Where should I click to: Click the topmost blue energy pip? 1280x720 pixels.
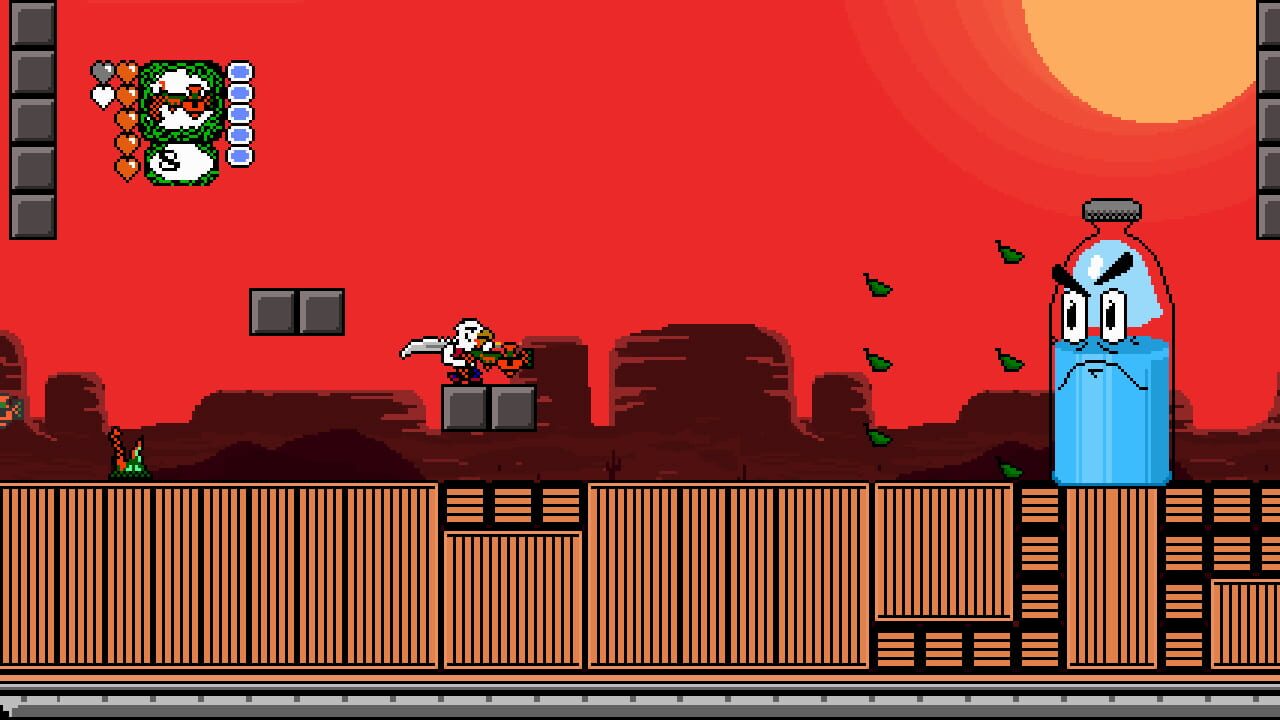point(237,71)
